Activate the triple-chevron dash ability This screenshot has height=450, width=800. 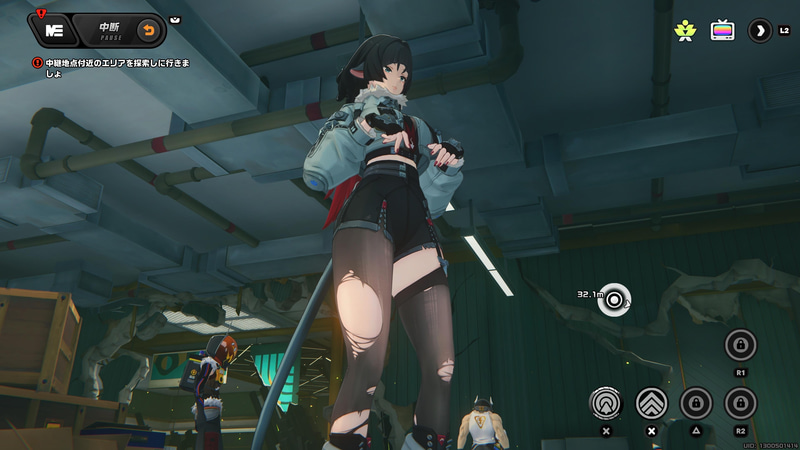pyautogui.click(x=652, y=403)
